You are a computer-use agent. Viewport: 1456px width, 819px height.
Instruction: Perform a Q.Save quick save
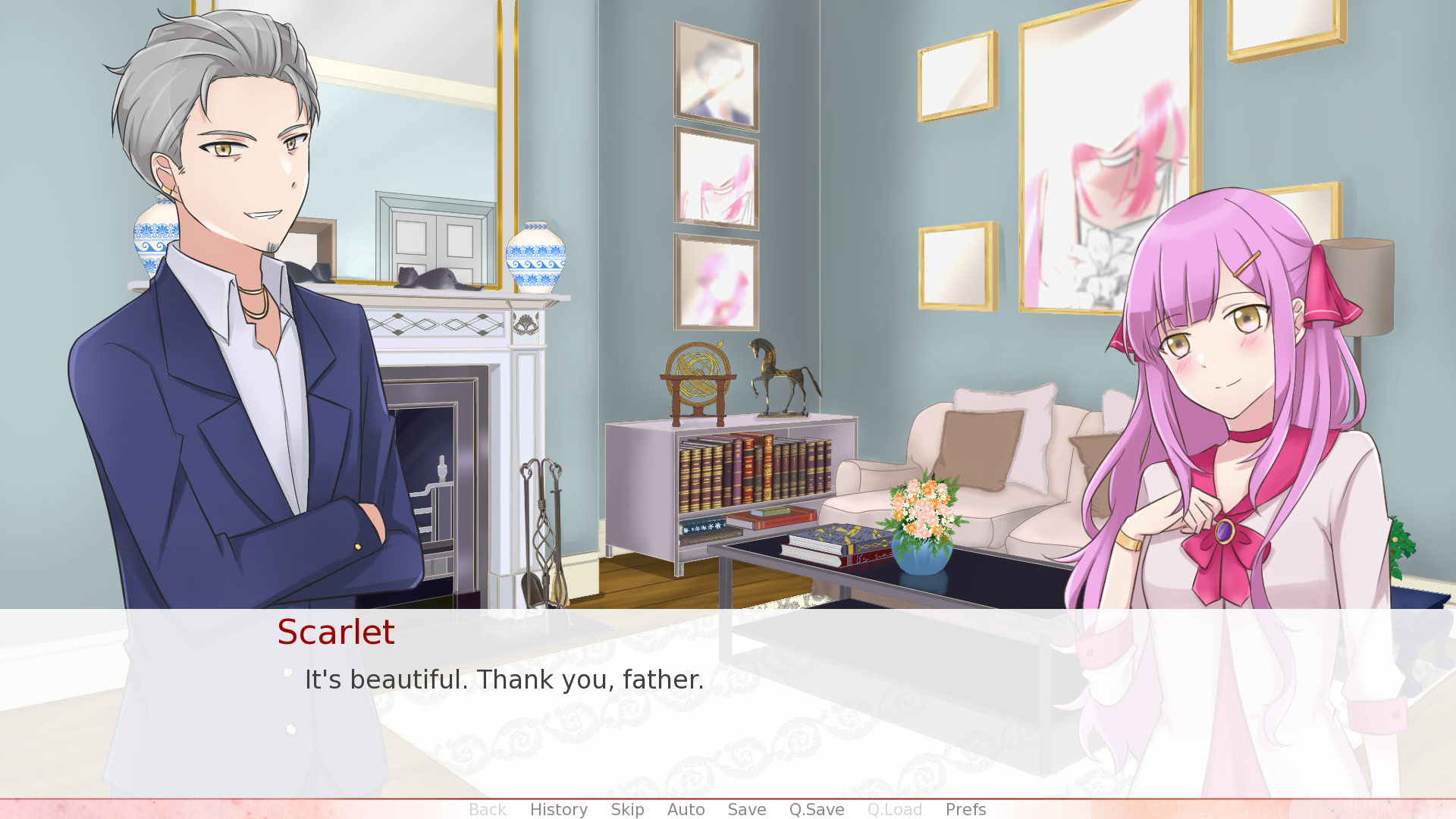point(816,809)
